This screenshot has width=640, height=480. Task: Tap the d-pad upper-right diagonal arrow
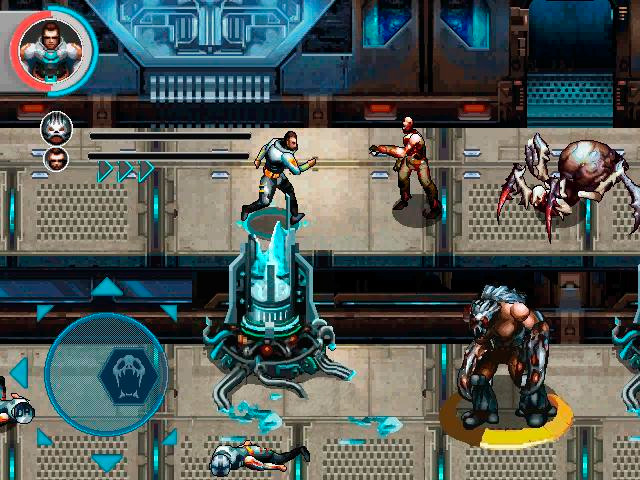(x=169, y=311)
